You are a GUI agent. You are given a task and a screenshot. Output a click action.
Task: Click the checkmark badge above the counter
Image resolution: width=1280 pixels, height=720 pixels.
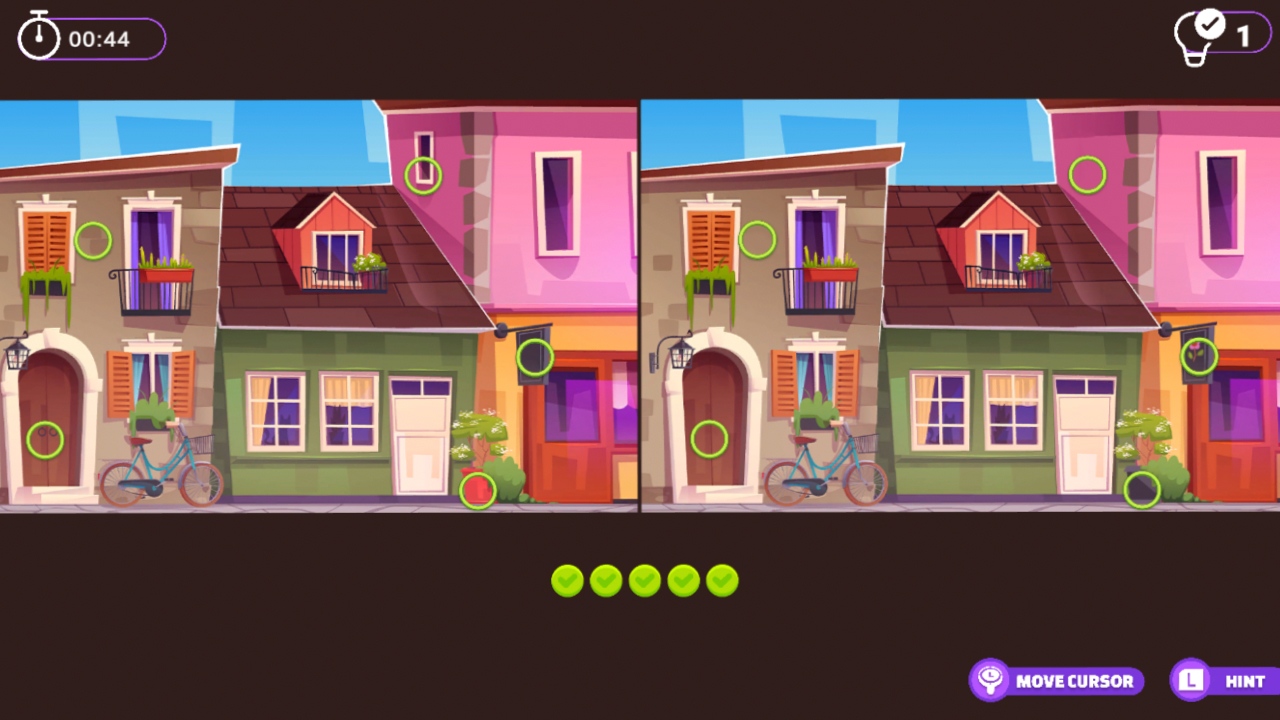(x=1210, y=22)
